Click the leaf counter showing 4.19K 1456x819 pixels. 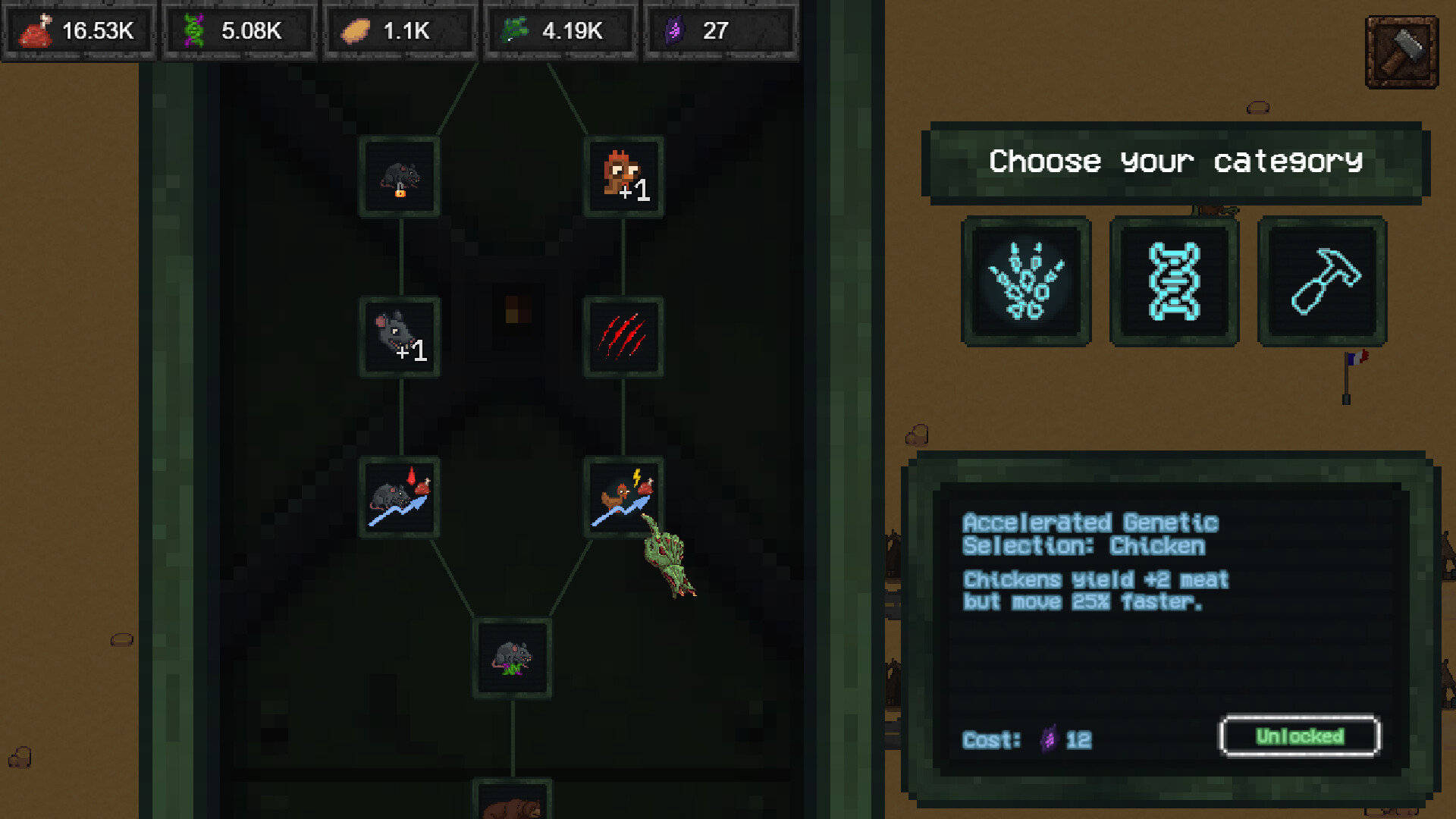pos(560,30)
